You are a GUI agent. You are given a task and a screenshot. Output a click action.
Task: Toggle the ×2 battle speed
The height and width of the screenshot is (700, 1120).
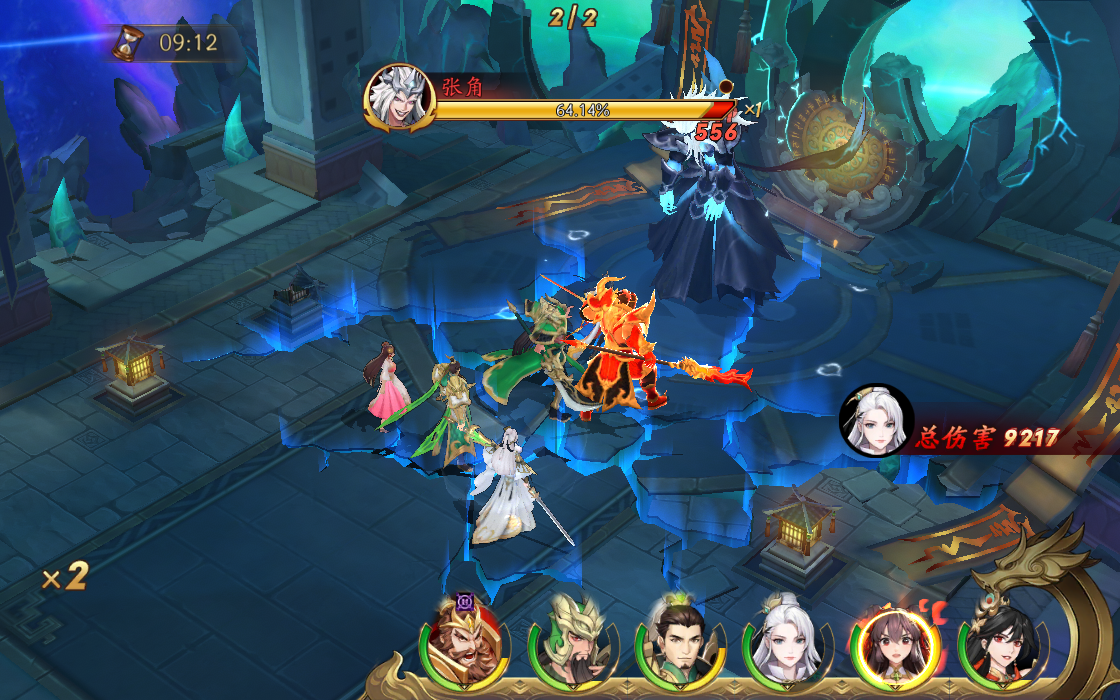click(x=66, y=576)
